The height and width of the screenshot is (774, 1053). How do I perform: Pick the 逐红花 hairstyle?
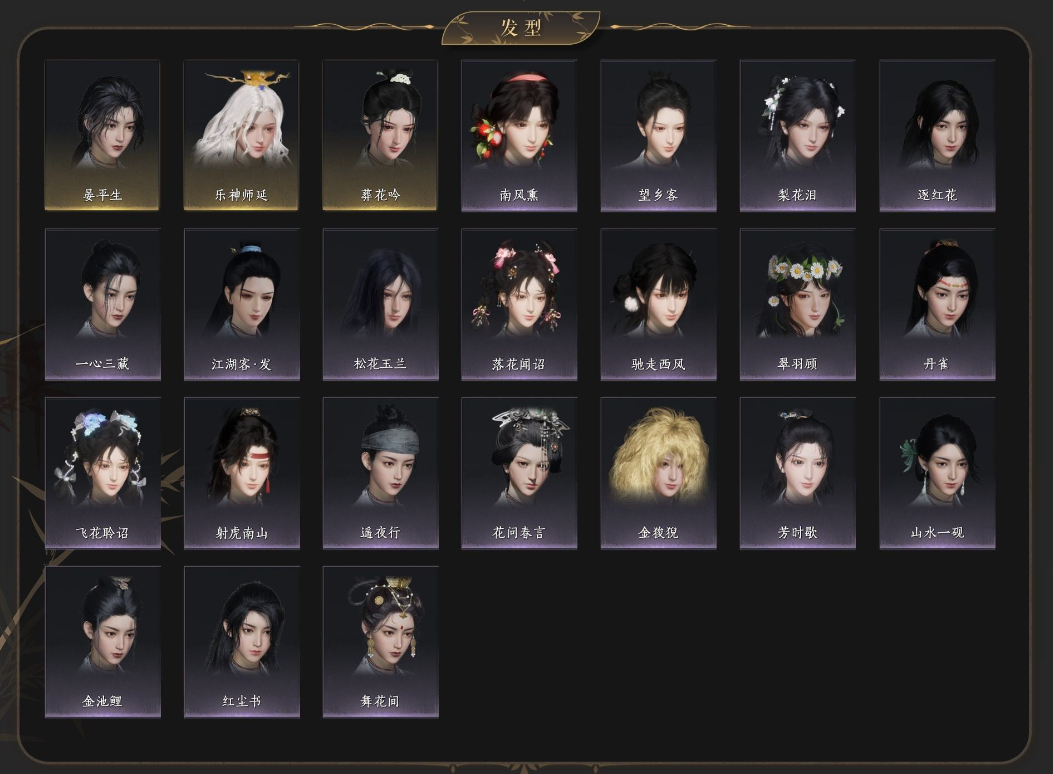click(x=937, y=135)
